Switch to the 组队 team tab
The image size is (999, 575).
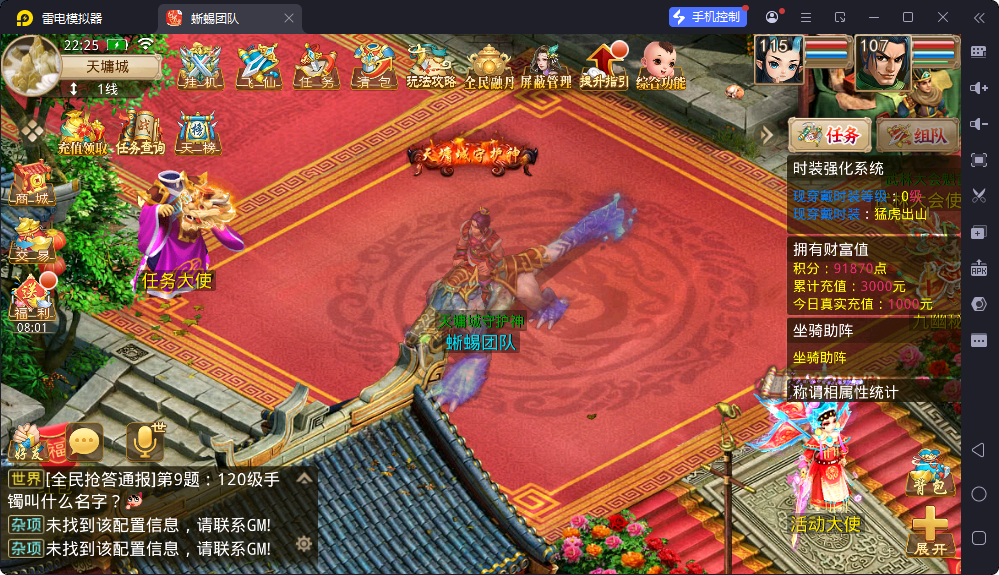(917, 135)
